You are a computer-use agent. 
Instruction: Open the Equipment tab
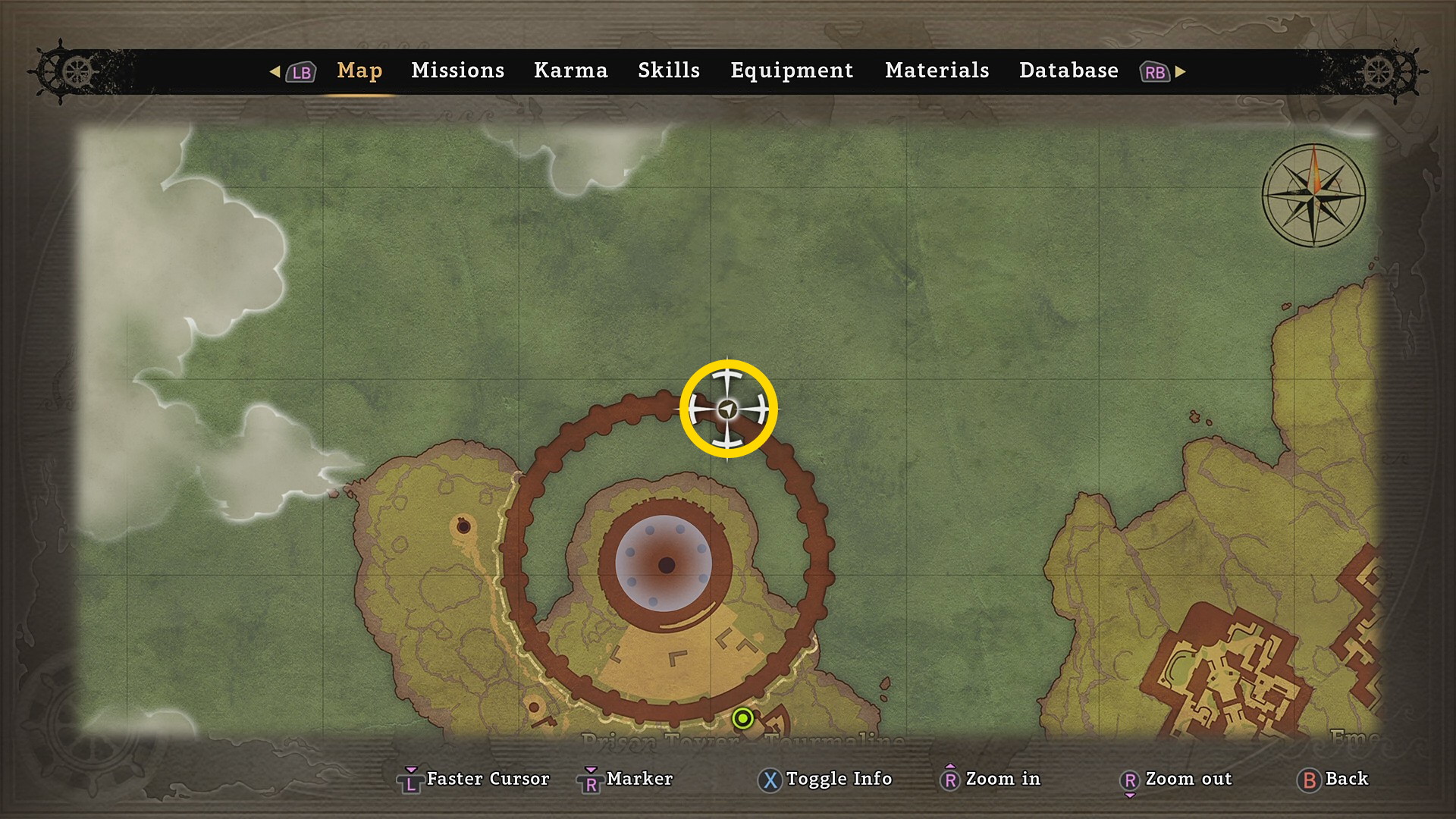click(x=792, y=71)
